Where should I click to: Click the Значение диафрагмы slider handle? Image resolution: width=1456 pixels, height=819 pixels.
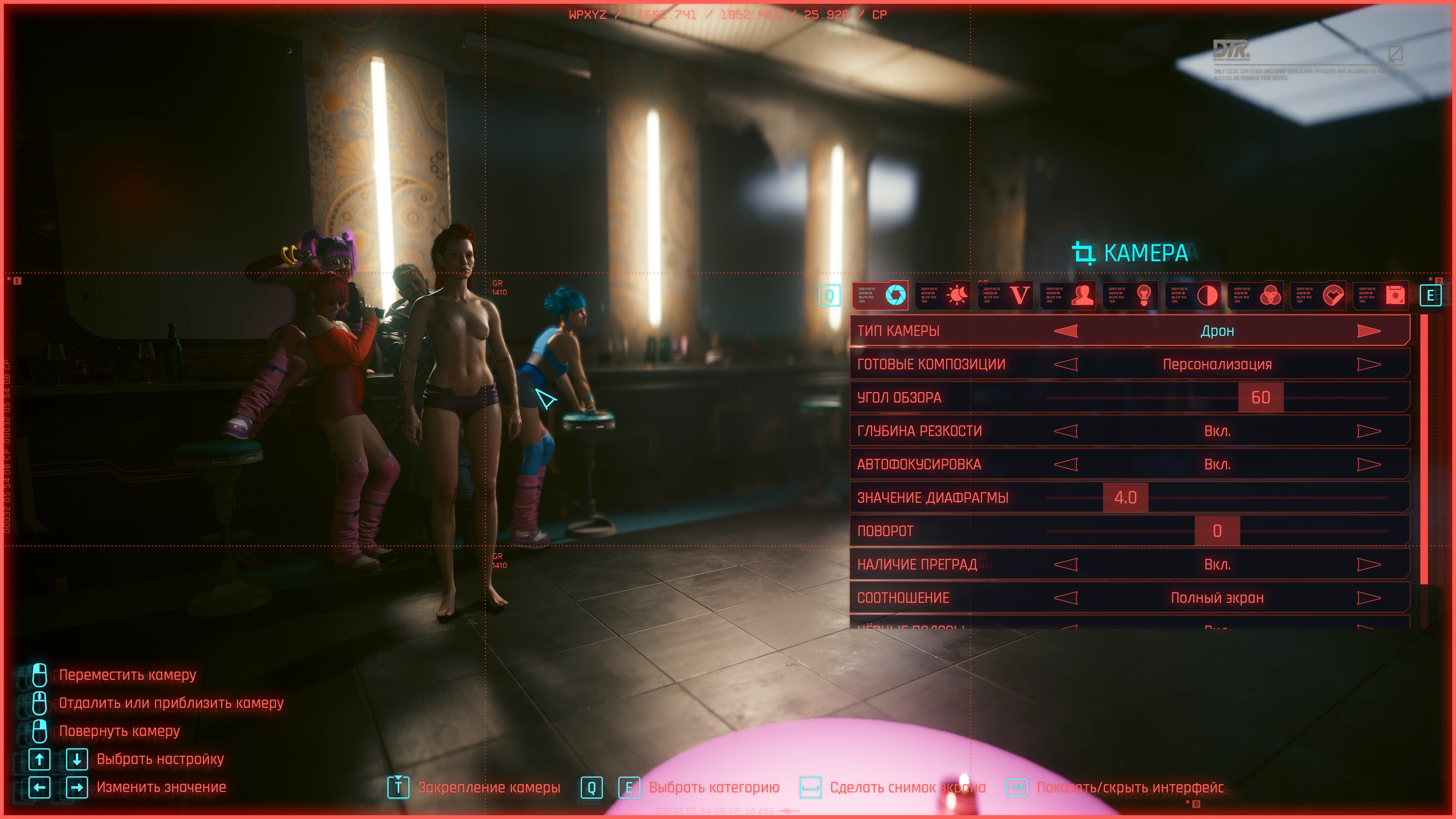(1125, 498)
